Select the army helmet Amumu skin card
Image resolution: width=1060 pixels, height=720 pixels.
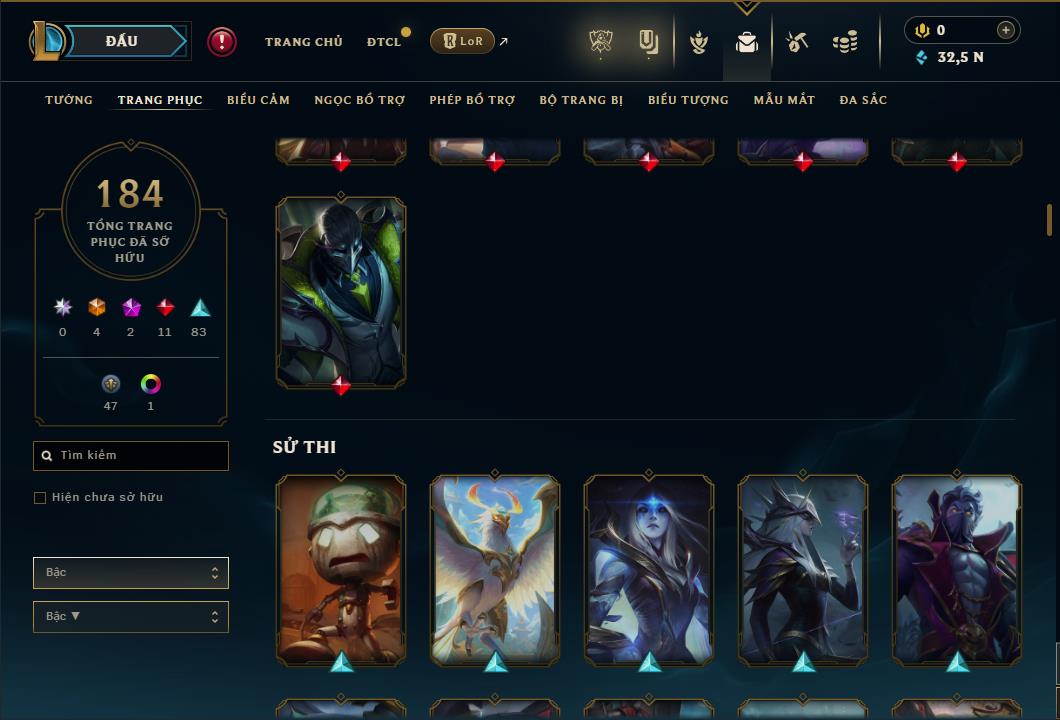point(341,570)
